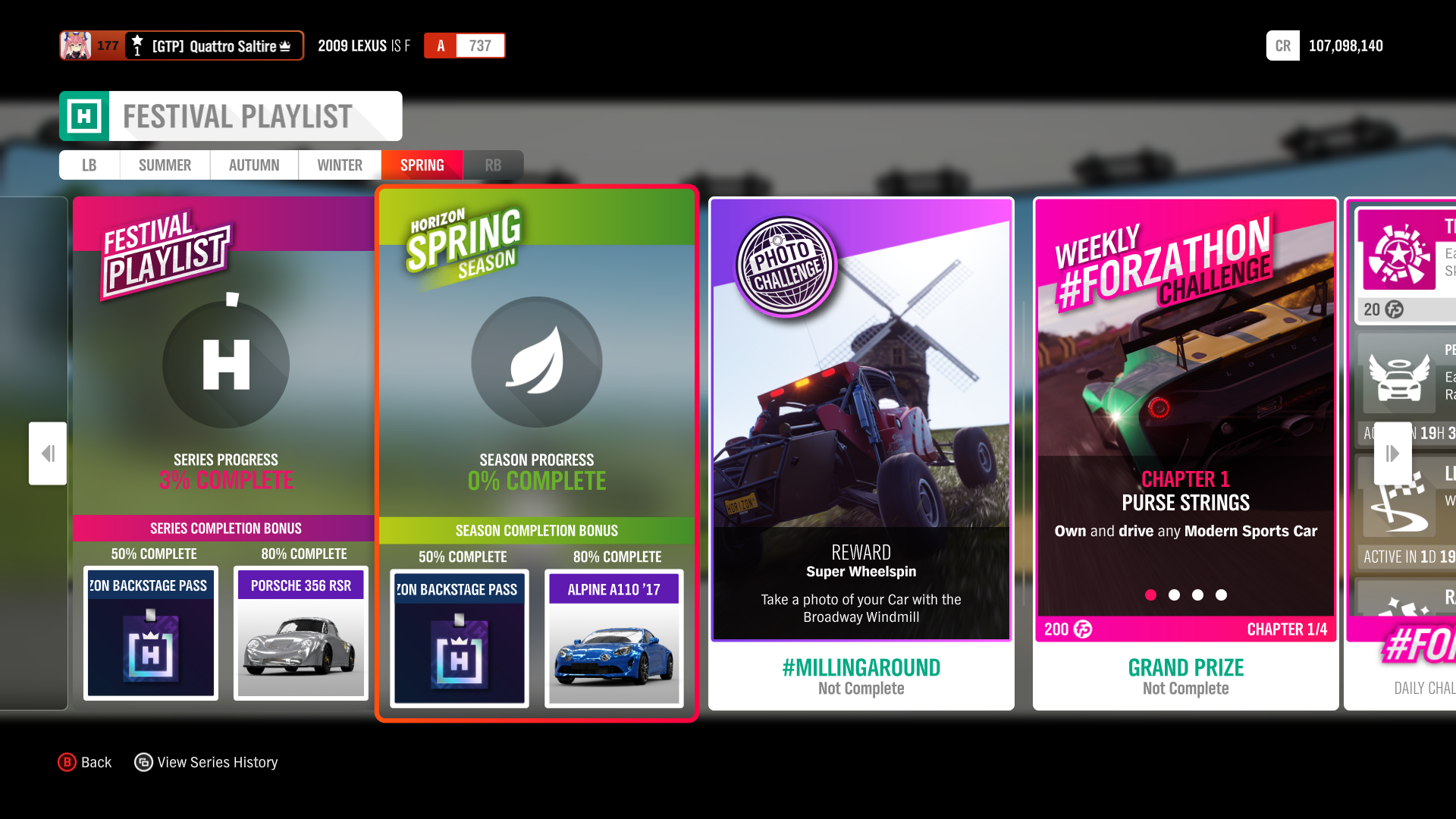Click the winged car icon on right panel
This screenshot has height=819, width=1456.
coord(1399,377)
